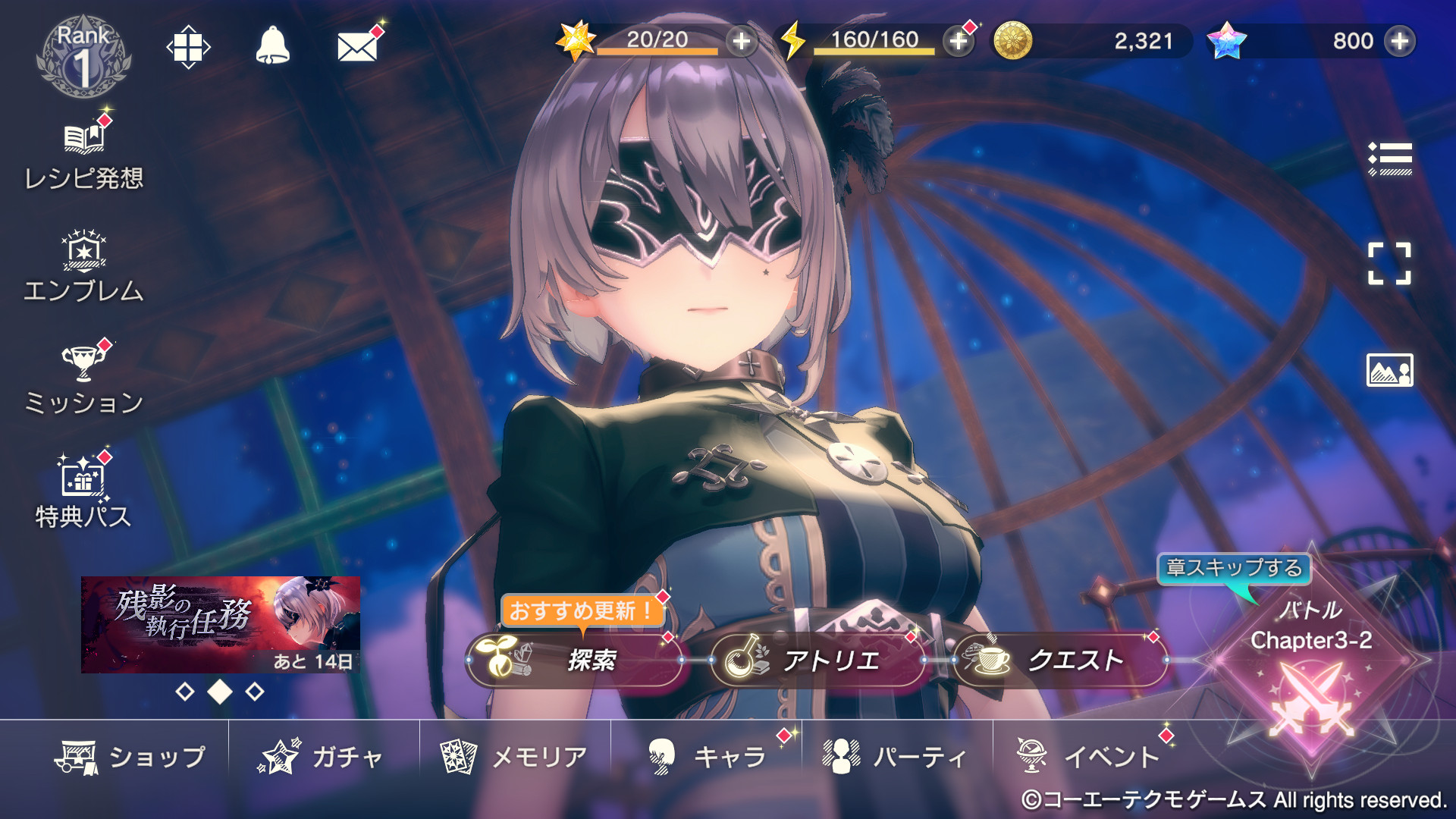Open the エンブレム emblem screen
The image size is (1456, 819).
click(83, 267)
